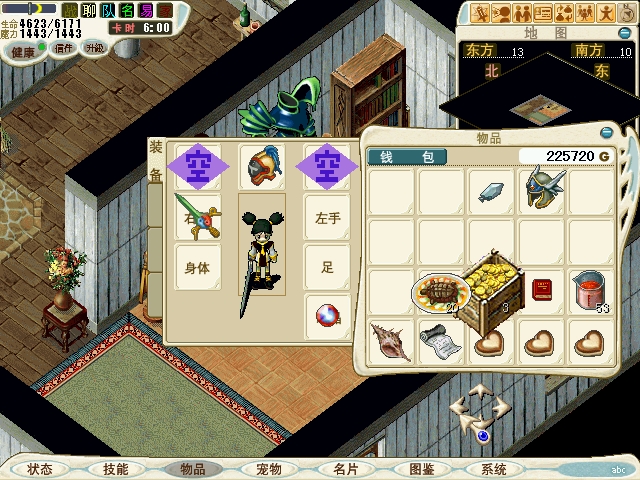640x480 pixels.
Task: Switch to the 宠物 pet menu
Action: click(x=269, y=469)
